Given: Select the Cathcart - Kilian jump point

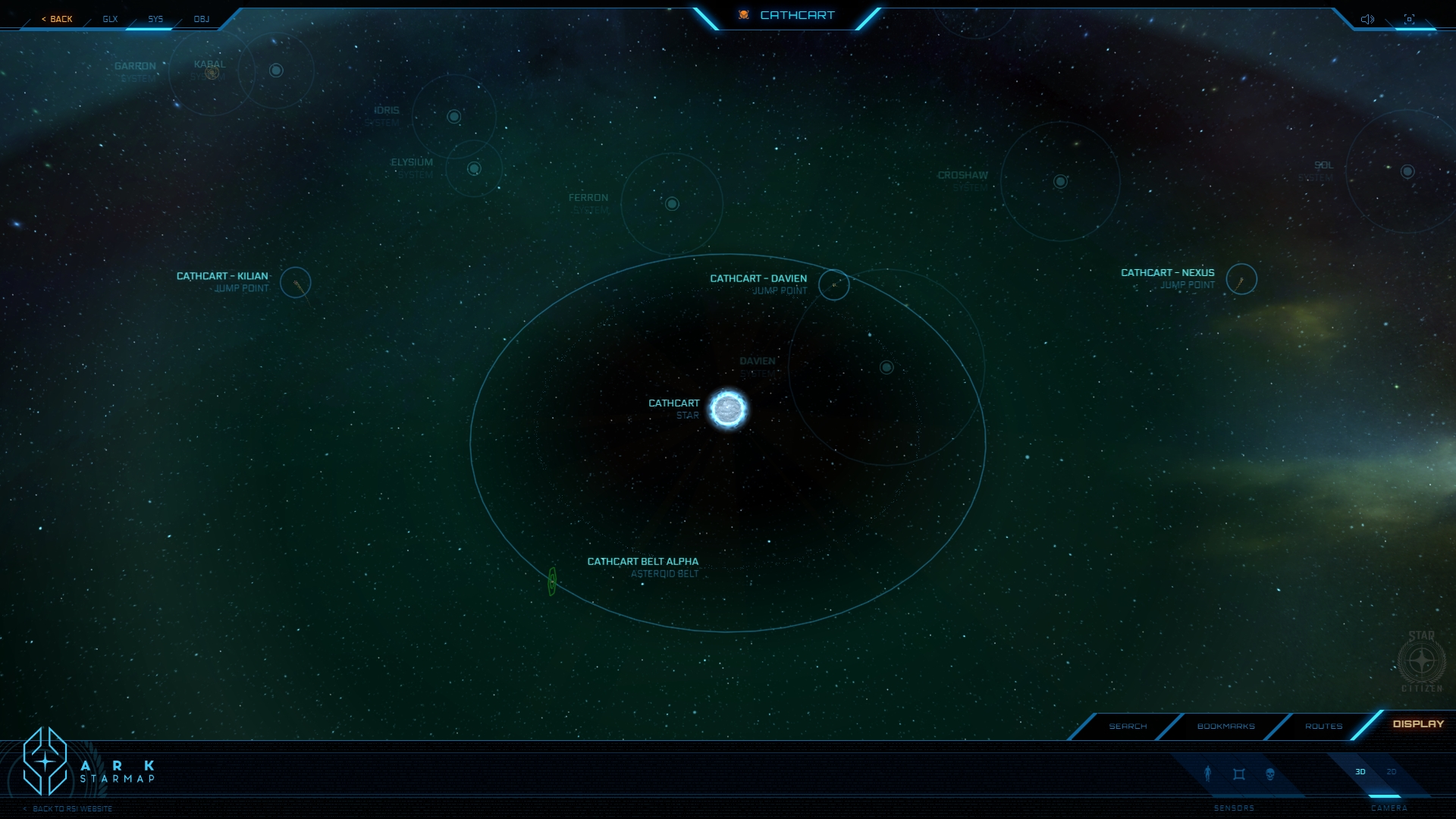Looking at the screenshot, I should pos(296,283).
